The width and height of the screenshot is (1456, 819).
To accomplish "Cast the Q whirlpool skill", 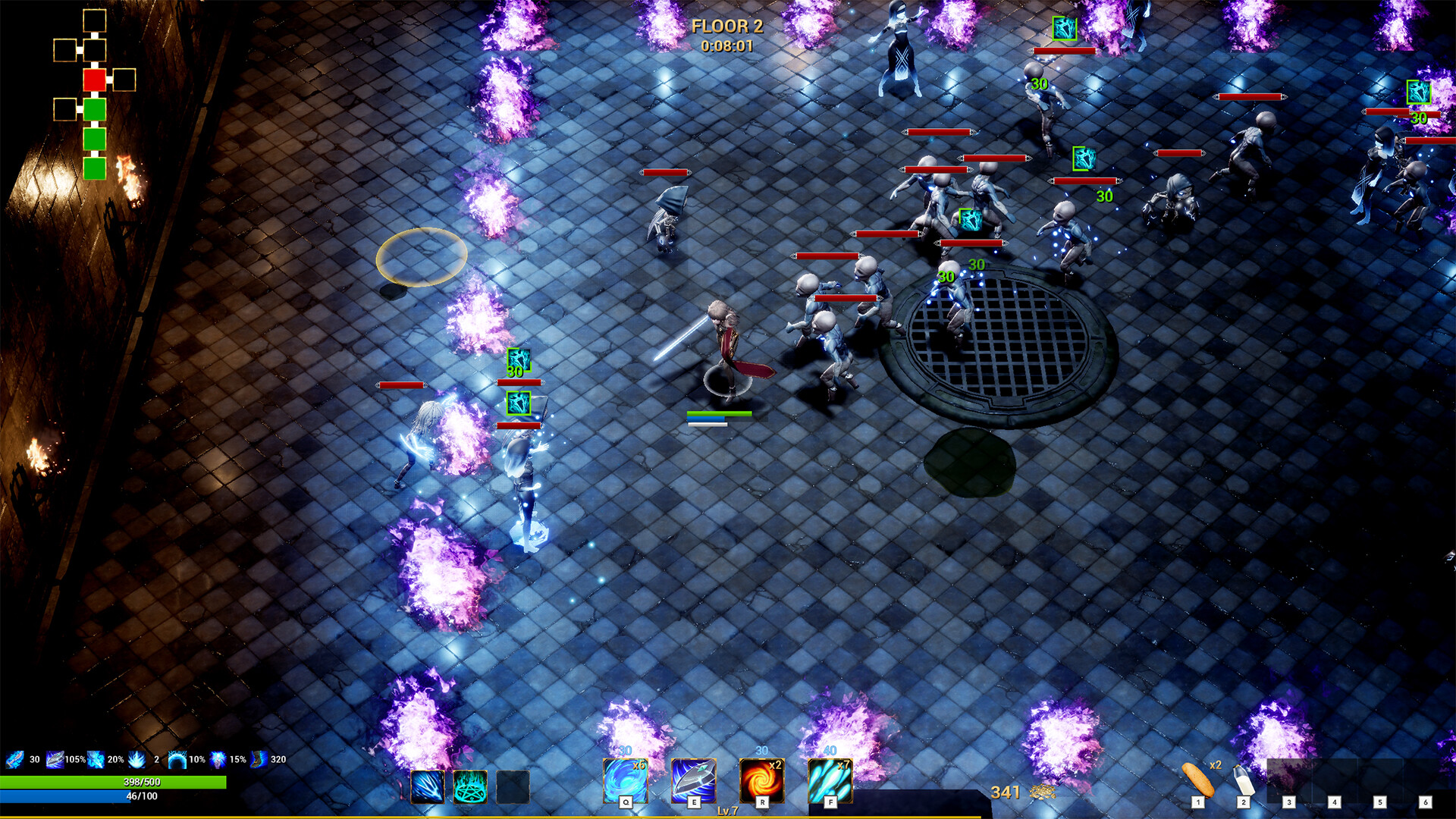I will pyautogui.click(x=626, y=781).
